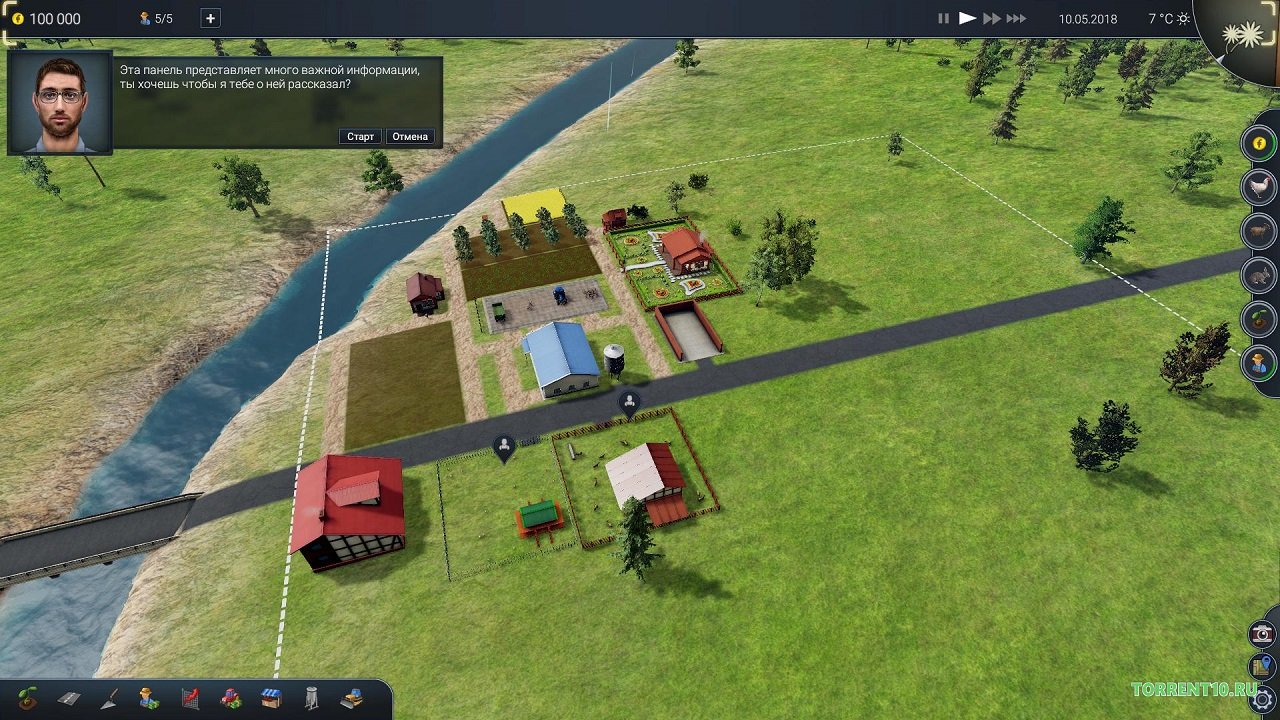The image size is (1280, 720).
Task: Activate the bulldozer demolish tool
Action: tap(351, 698)
